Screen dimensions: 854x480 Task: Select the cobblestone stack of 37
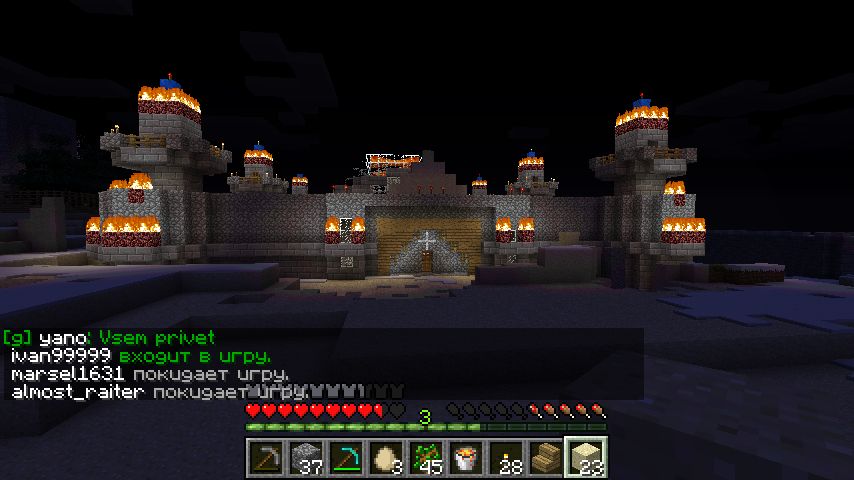[306, 458]
